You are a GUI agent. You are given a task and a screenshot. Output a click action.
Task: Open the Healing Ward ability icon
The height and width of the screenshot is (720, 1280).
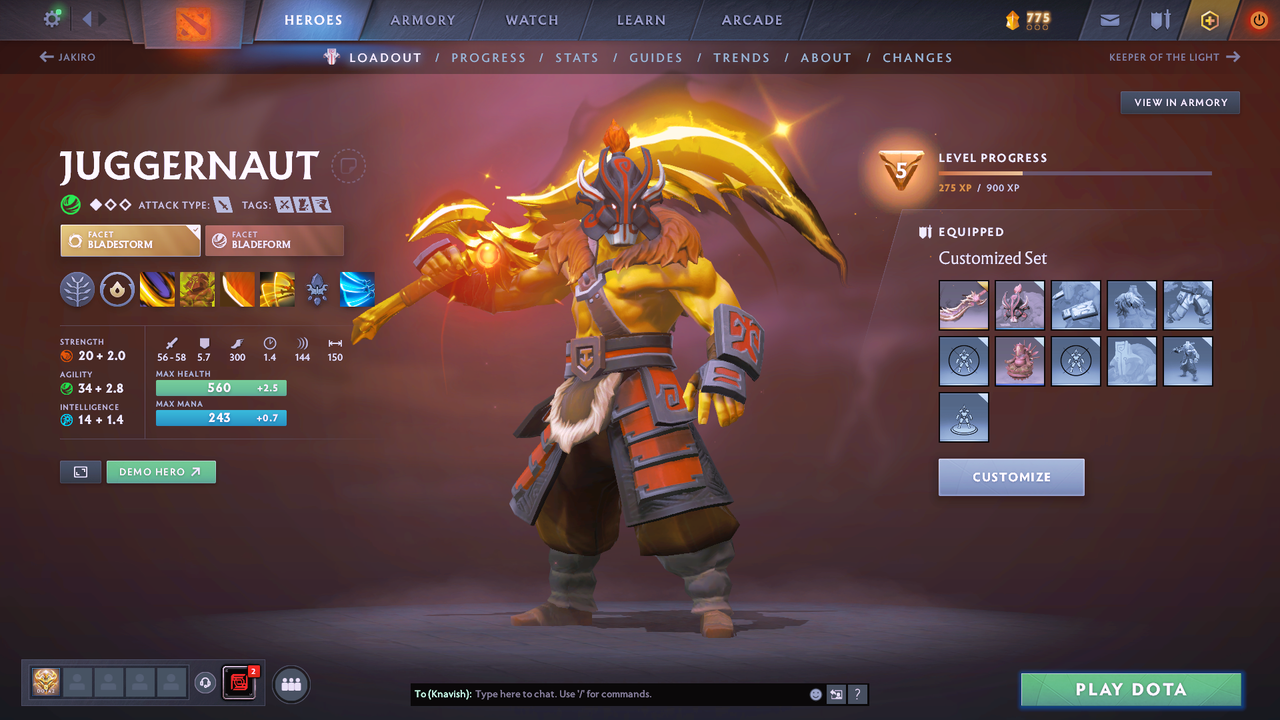click(x=197, y=290)
